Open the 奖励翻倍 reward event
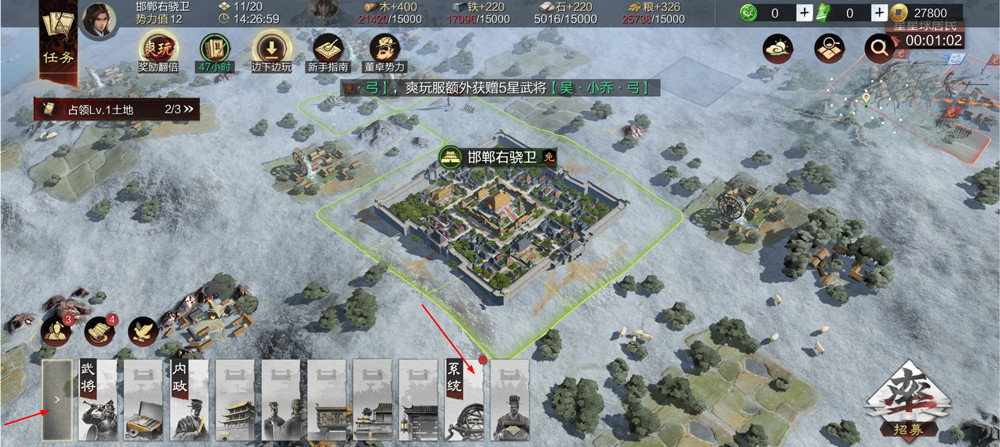The height and width of the screenshot is (447, 1000). 156,48
